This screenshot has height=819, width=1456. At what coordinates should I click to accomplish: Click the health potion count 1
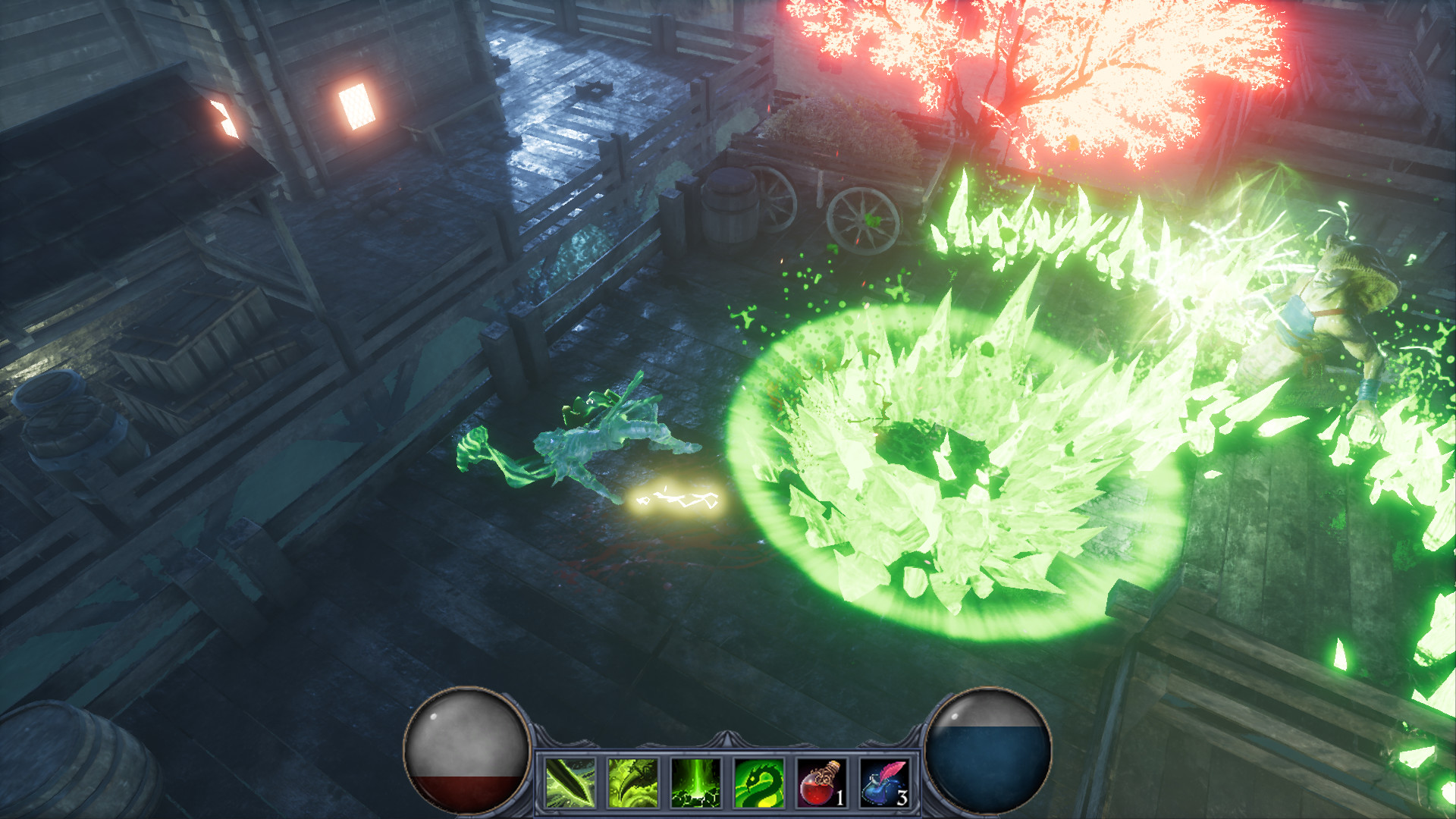(842, 798)
